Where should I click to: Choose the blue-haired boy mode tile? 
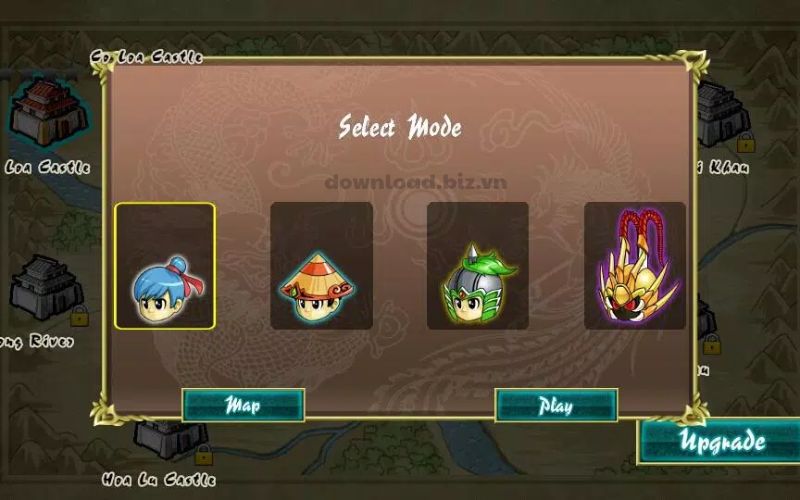(x=165, y=266)
